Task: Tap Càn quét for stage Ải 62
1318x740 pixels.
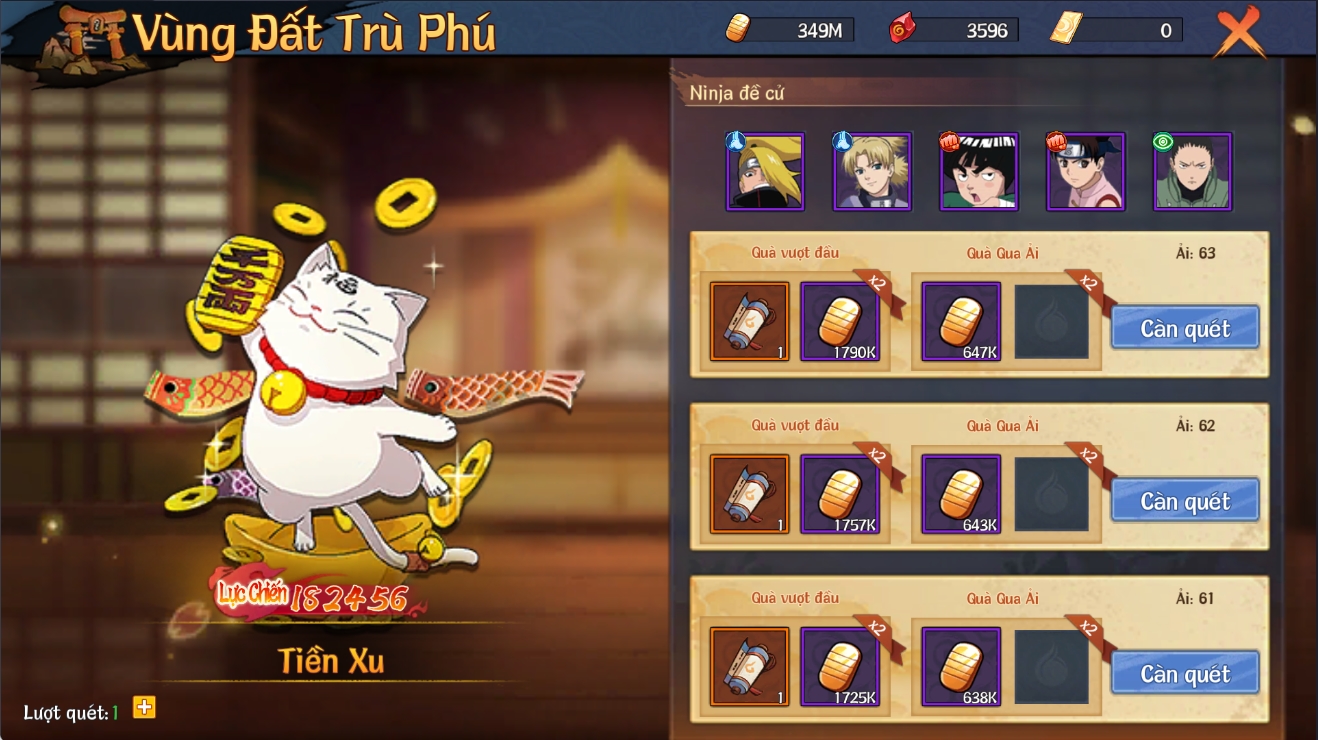Action: (x=1185, y=501)
